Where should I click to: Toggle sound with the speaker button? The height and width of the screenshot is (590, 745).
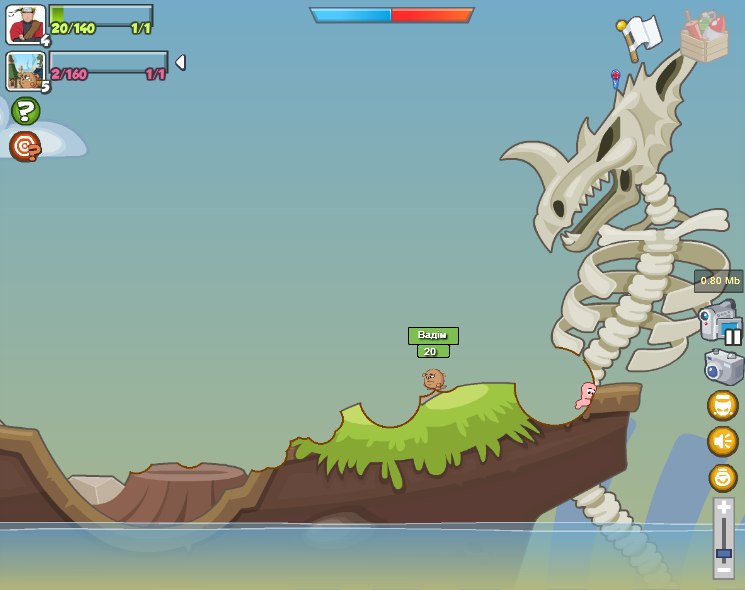click(x=722, y=441)
